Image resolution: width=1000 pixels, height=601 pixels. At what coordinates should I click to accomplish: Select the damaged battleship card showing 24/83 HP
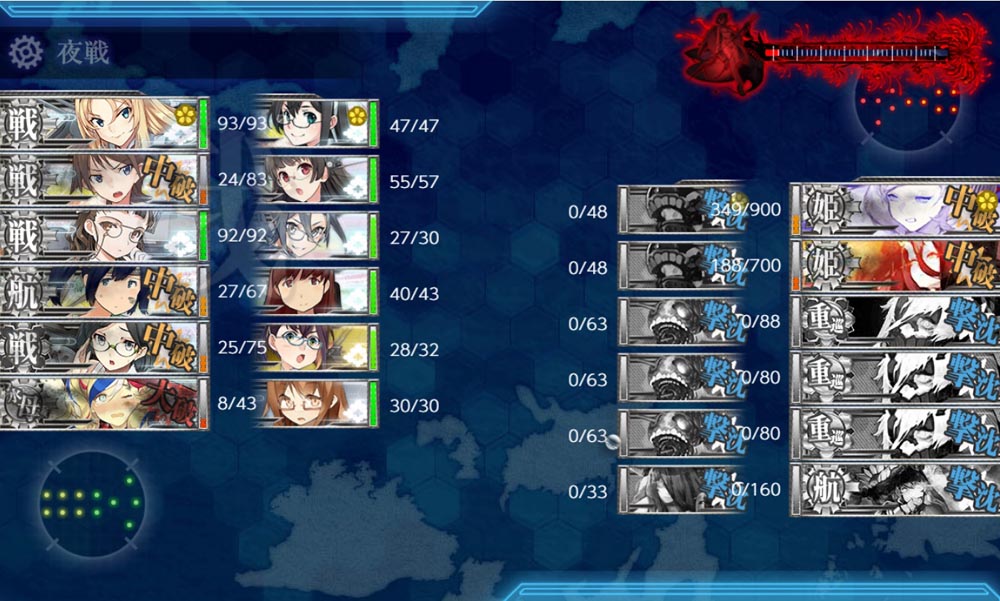(104, 181)
